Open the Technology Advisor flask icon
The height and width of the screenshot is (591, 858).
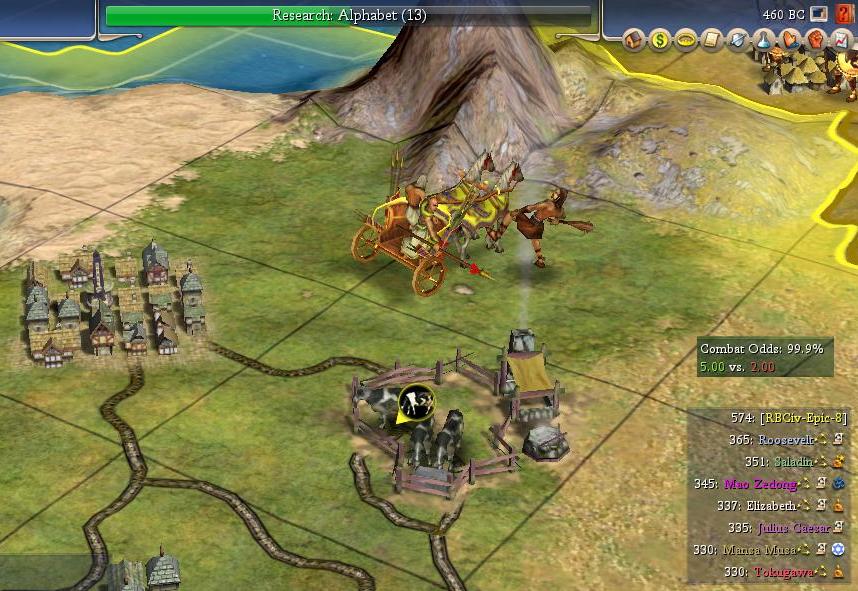[x=763, y=40]
